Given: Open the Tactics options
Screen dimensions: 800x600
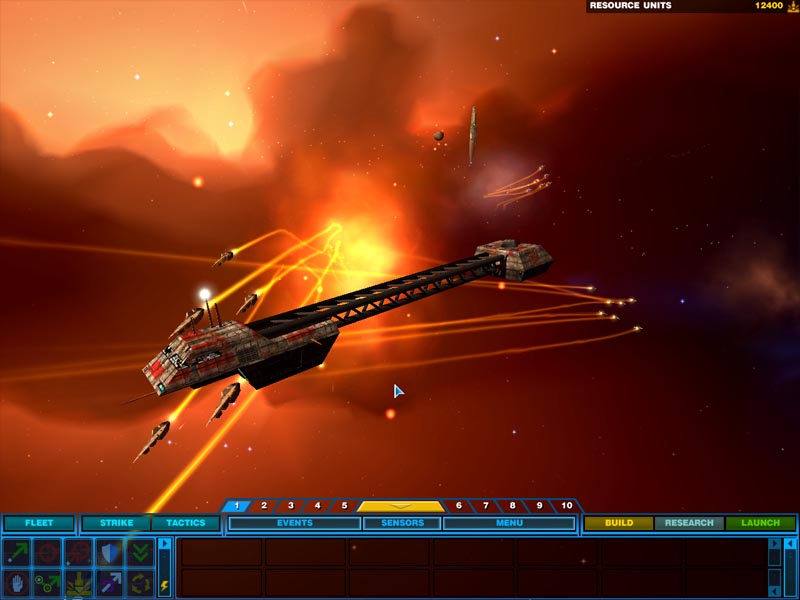Looking at the screenshot, I should pos(185,523).
